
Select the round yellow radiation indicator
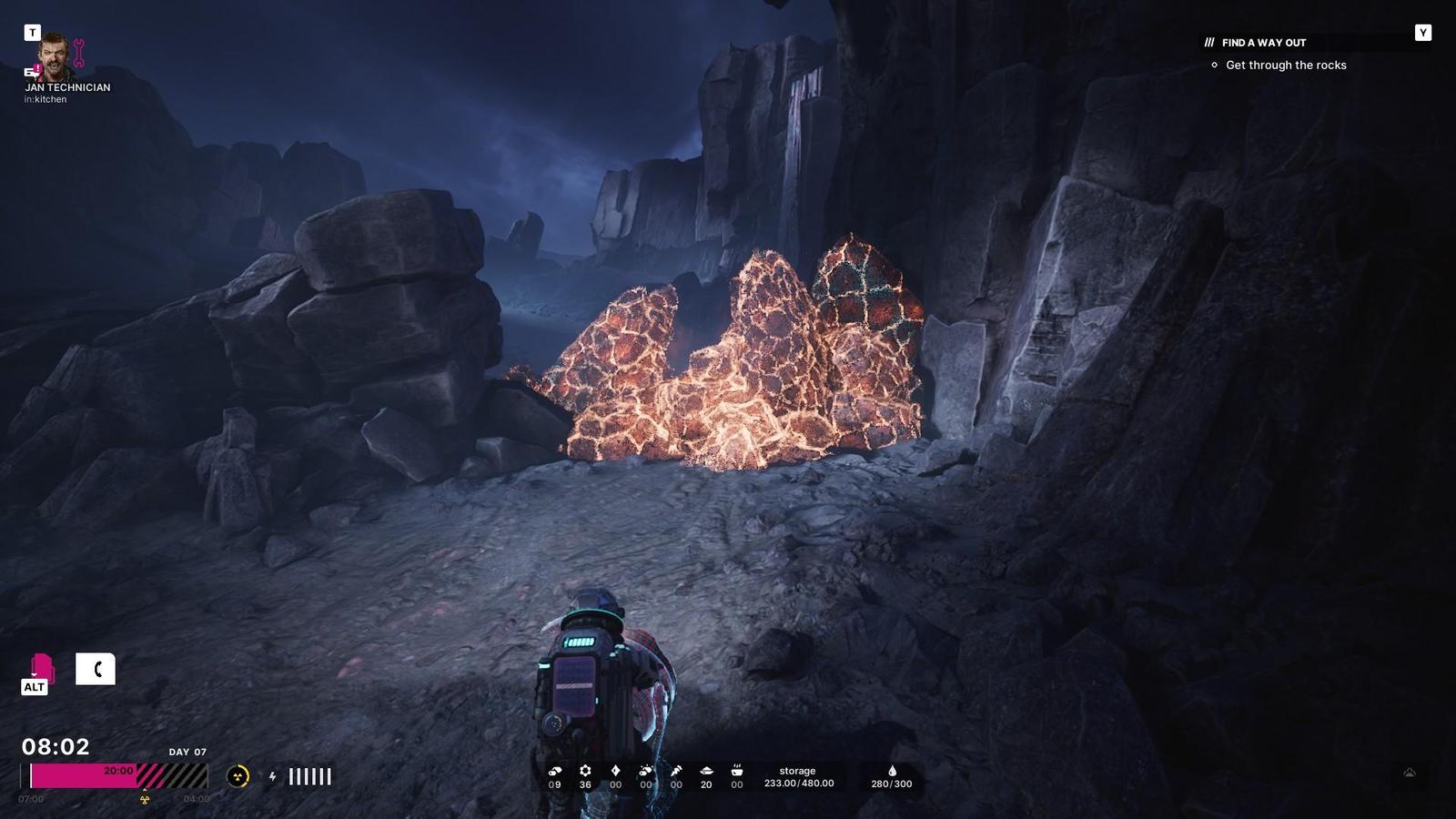[x=238, y=776]
